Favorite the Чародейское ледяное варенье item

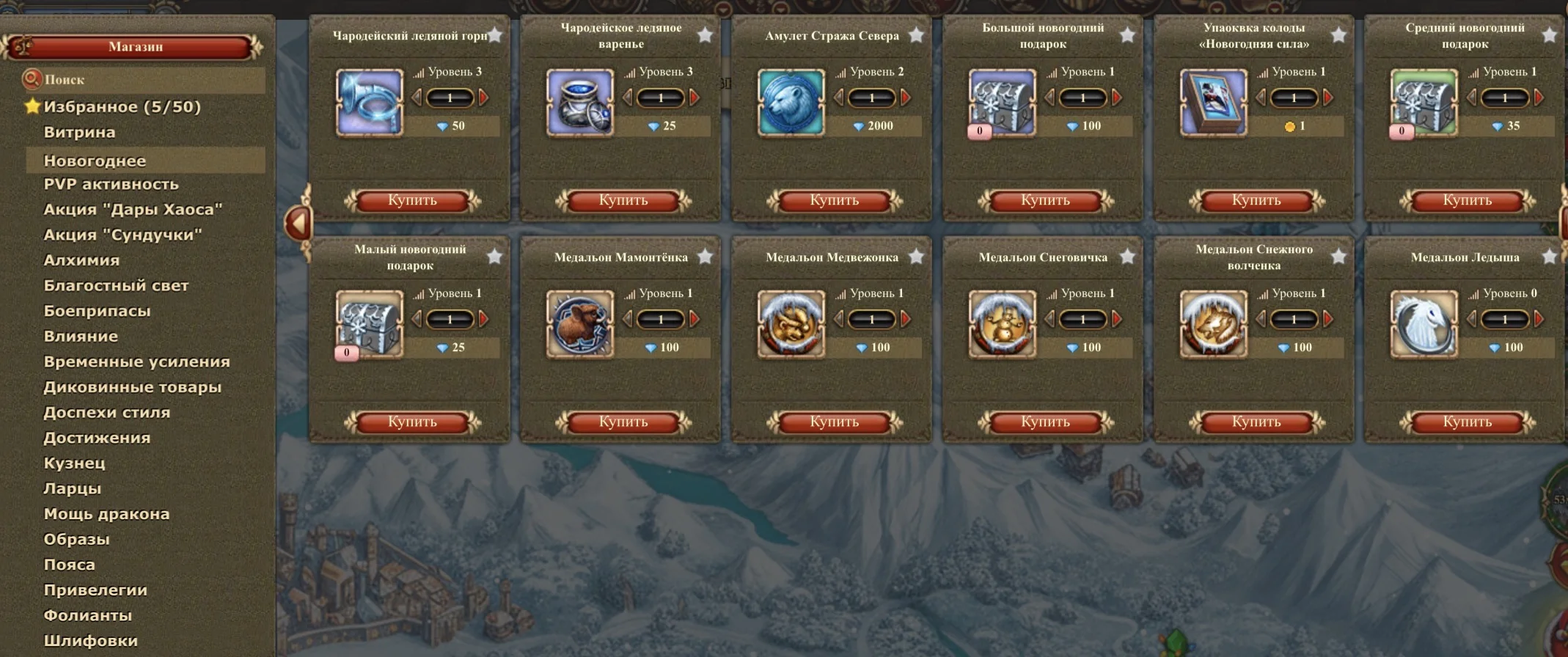705,35
